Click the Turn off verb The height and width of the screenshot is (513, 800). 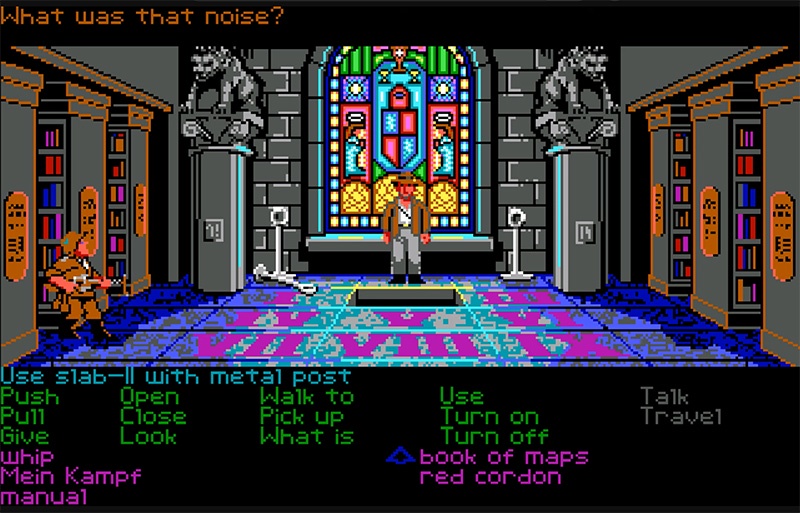point(494,437)
